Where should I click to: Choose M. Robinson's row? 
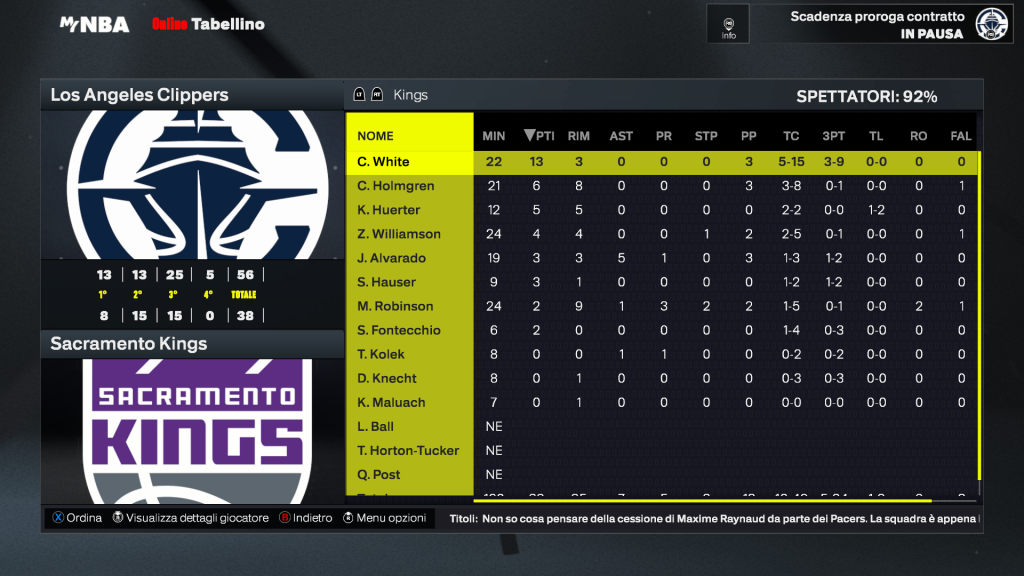(x=395, y=306)
